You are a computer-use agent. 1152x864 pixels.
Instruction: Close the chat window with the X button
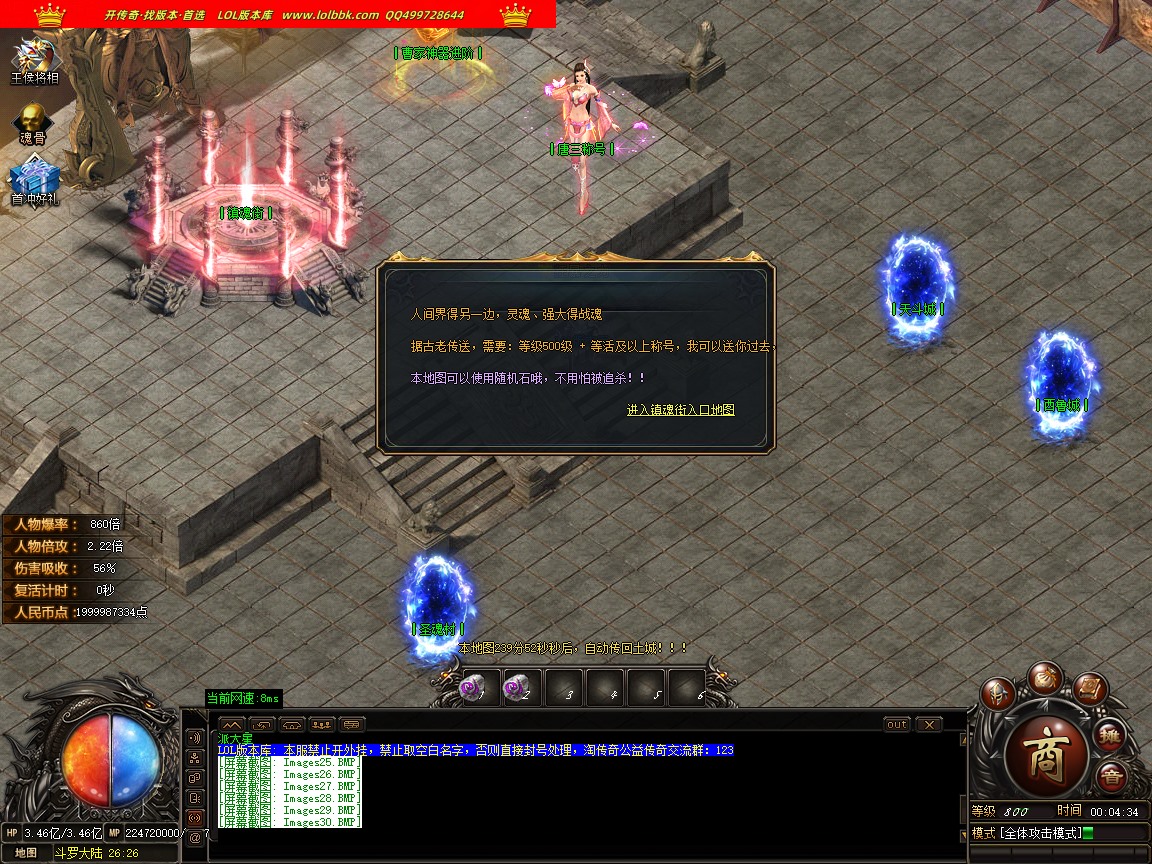coord(929,724)
